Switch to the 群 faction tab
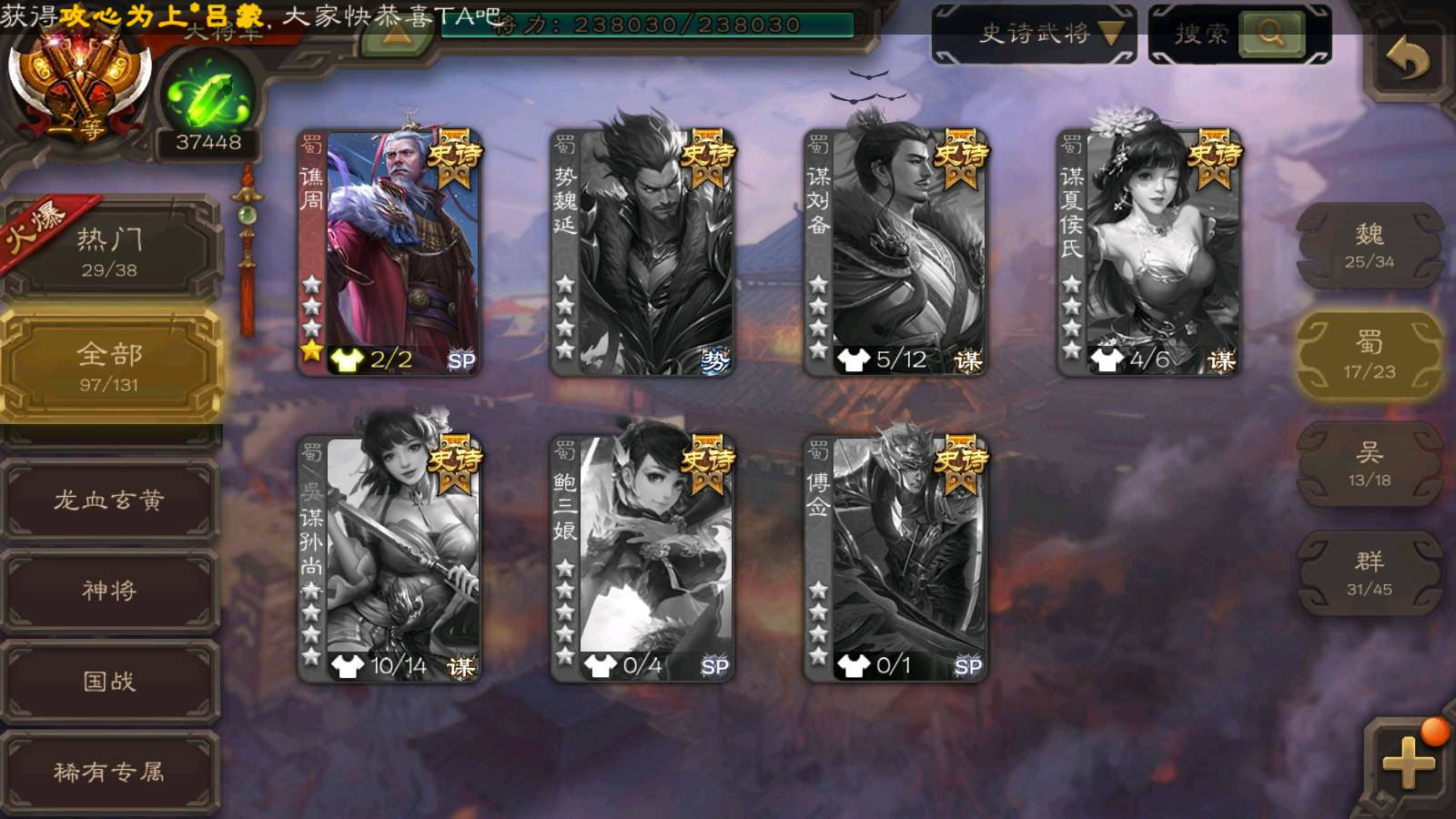This screenshot has height=819, width=1456. coord(1369,573)
